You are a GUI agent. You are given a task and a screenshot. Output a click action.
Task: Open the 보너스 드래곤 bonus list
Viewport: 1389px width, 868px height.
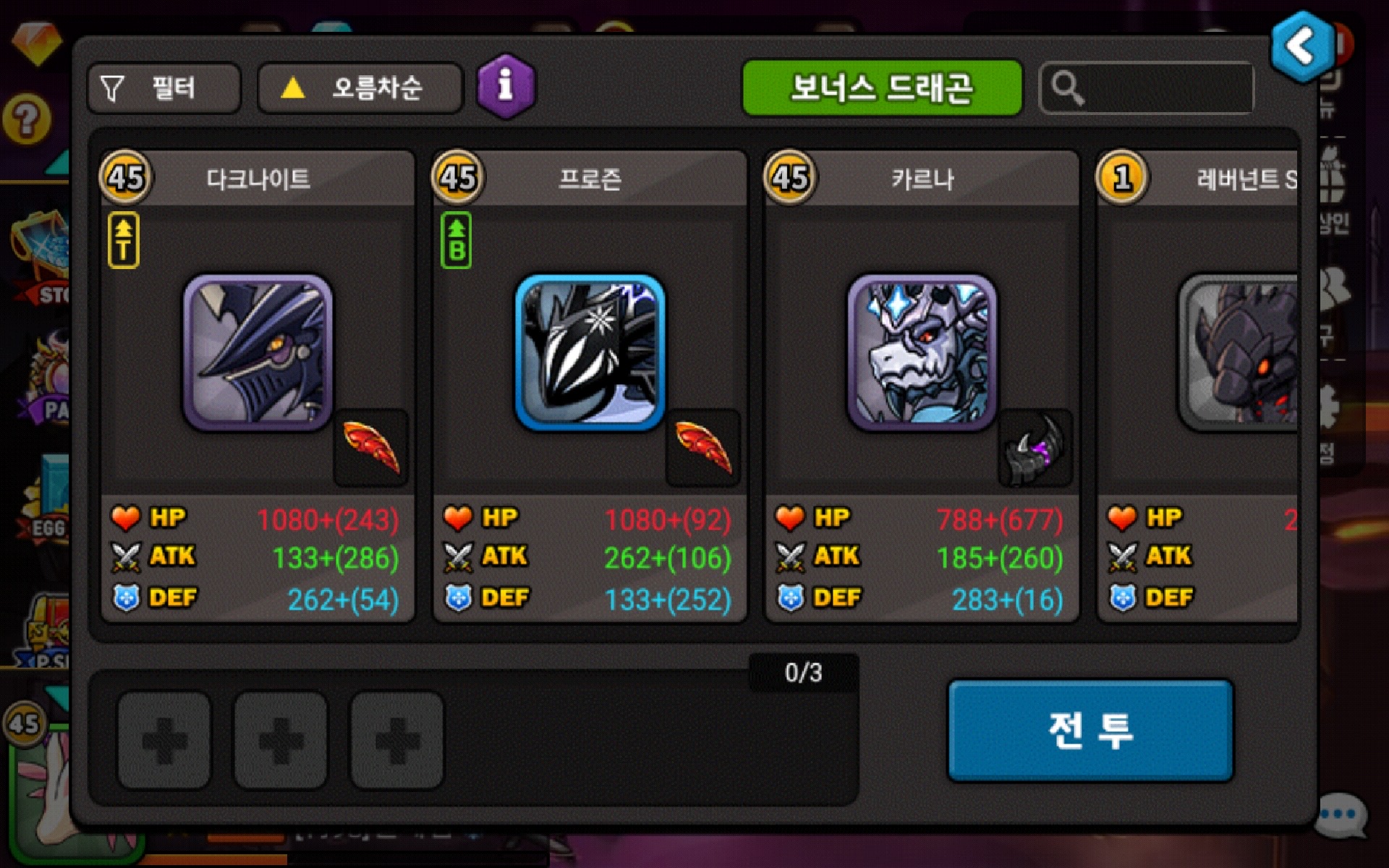click(x=882, y=88)
